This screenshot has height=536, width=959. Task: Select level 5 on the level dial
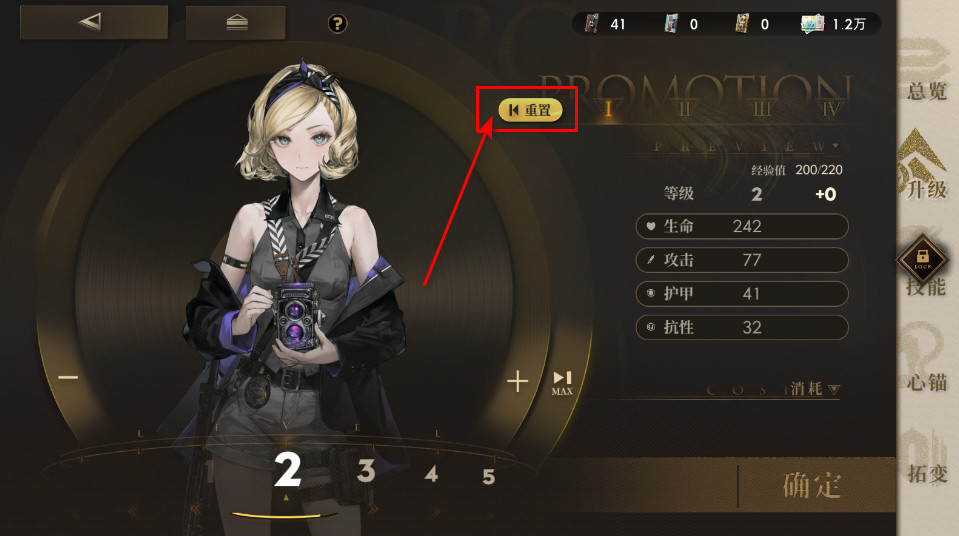click(x=488, y=477)
